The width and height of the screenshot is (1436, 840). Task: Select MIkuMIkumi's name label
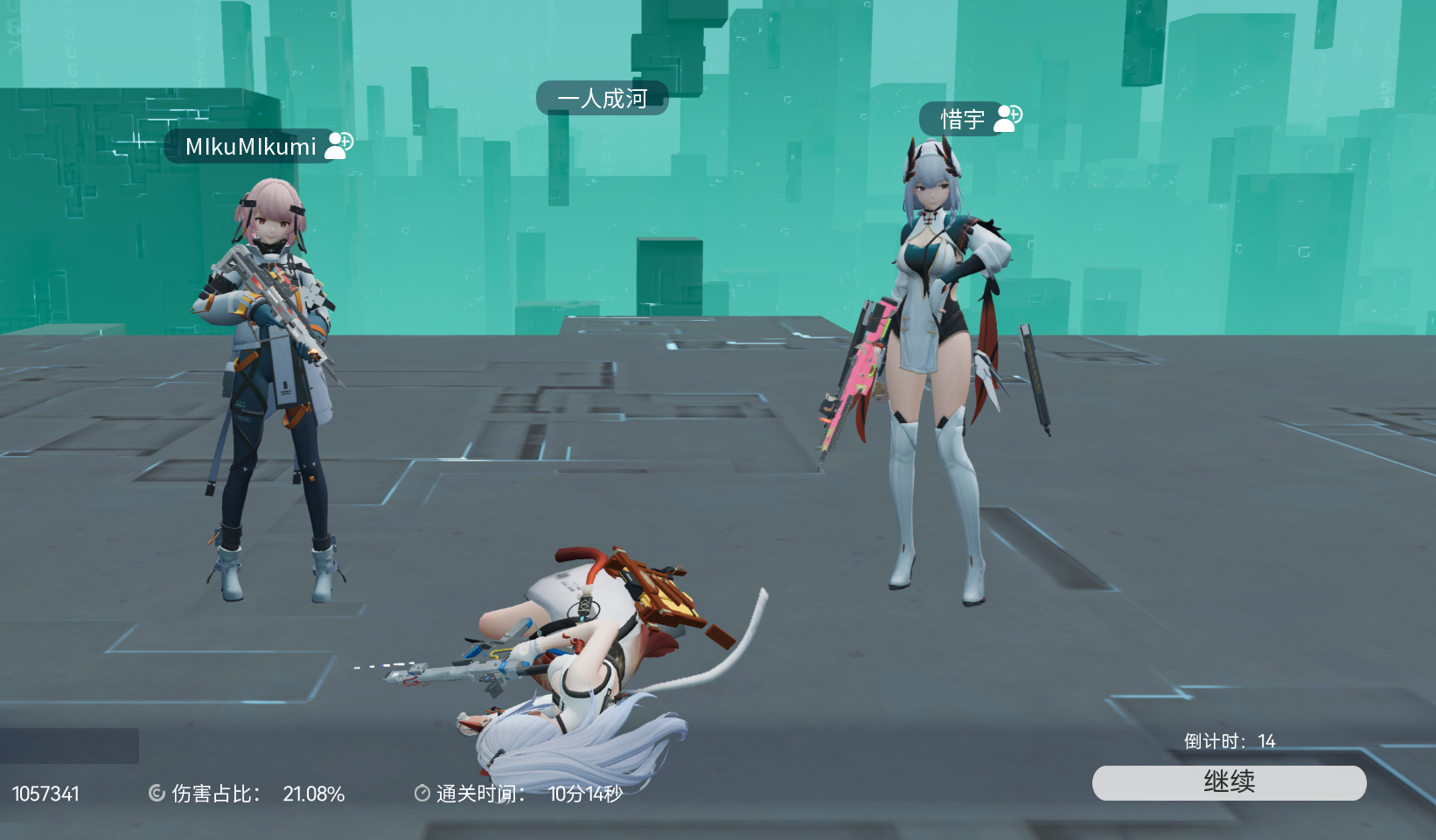pyautogui.click(x=250, y=146)
